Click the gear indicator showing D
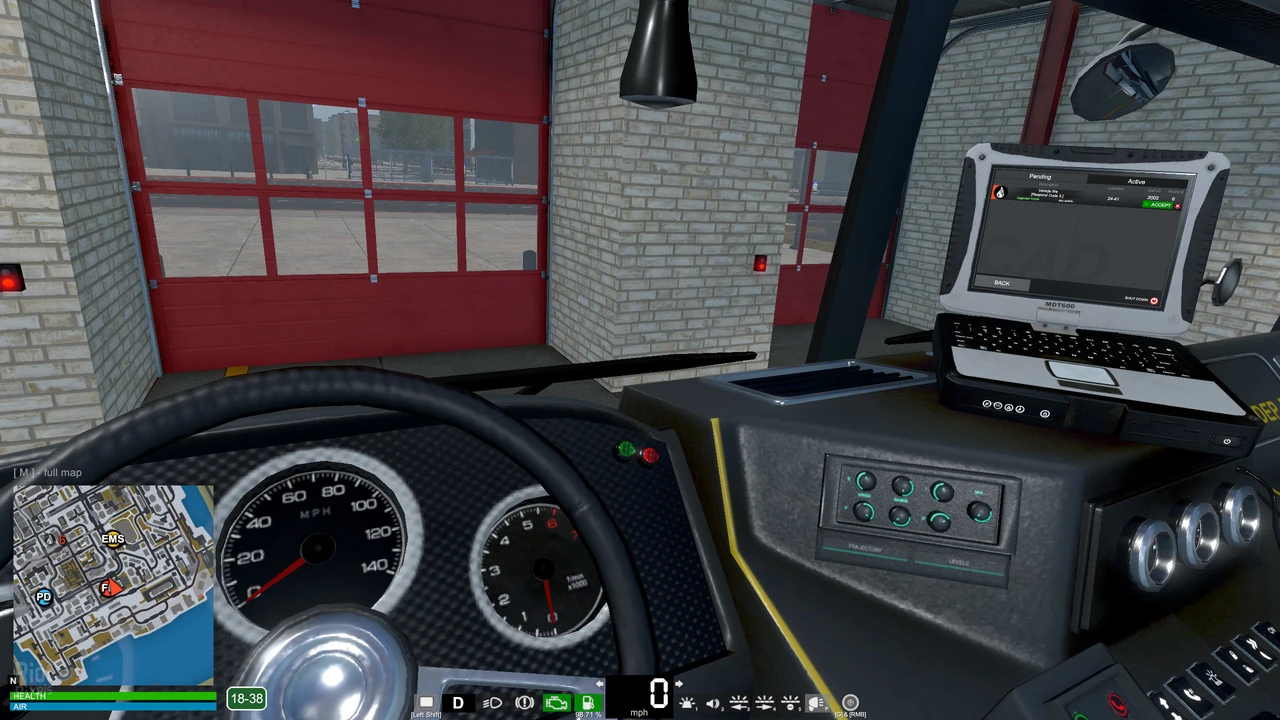The image size is (1280, 720). pyautogui.click(x=458, y=703)
